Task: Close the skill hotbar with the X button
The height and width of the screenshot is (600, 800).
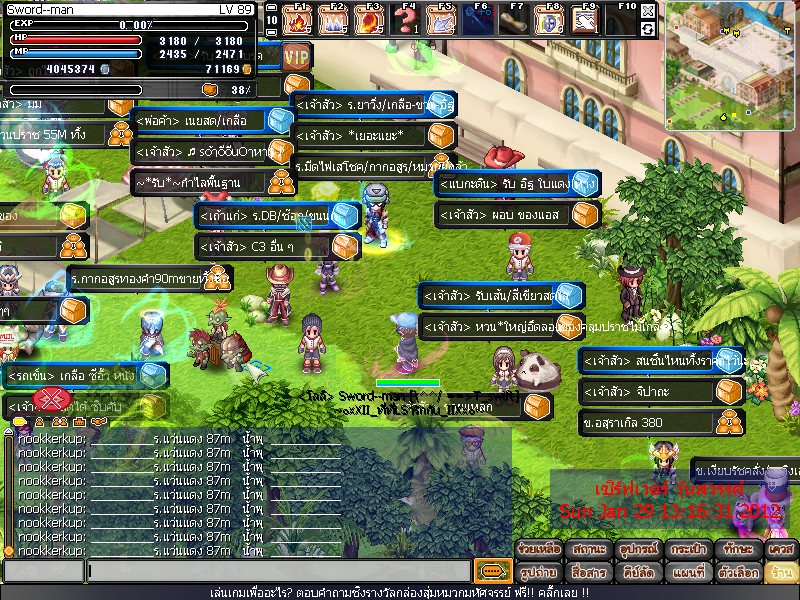Action: (648, 10)
